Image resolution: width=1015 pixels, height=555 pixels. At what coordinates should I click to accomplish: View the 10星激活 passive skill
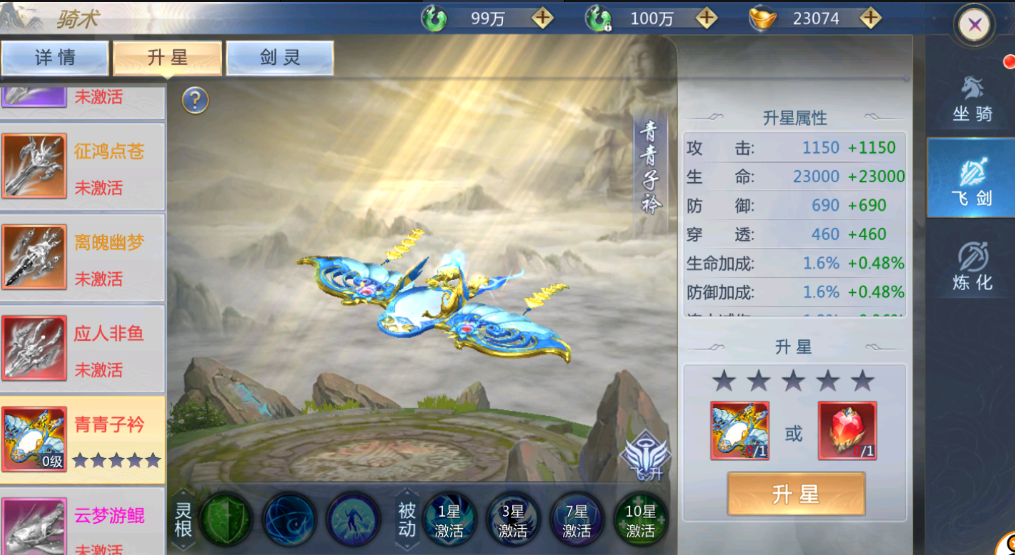click(639, 520)
